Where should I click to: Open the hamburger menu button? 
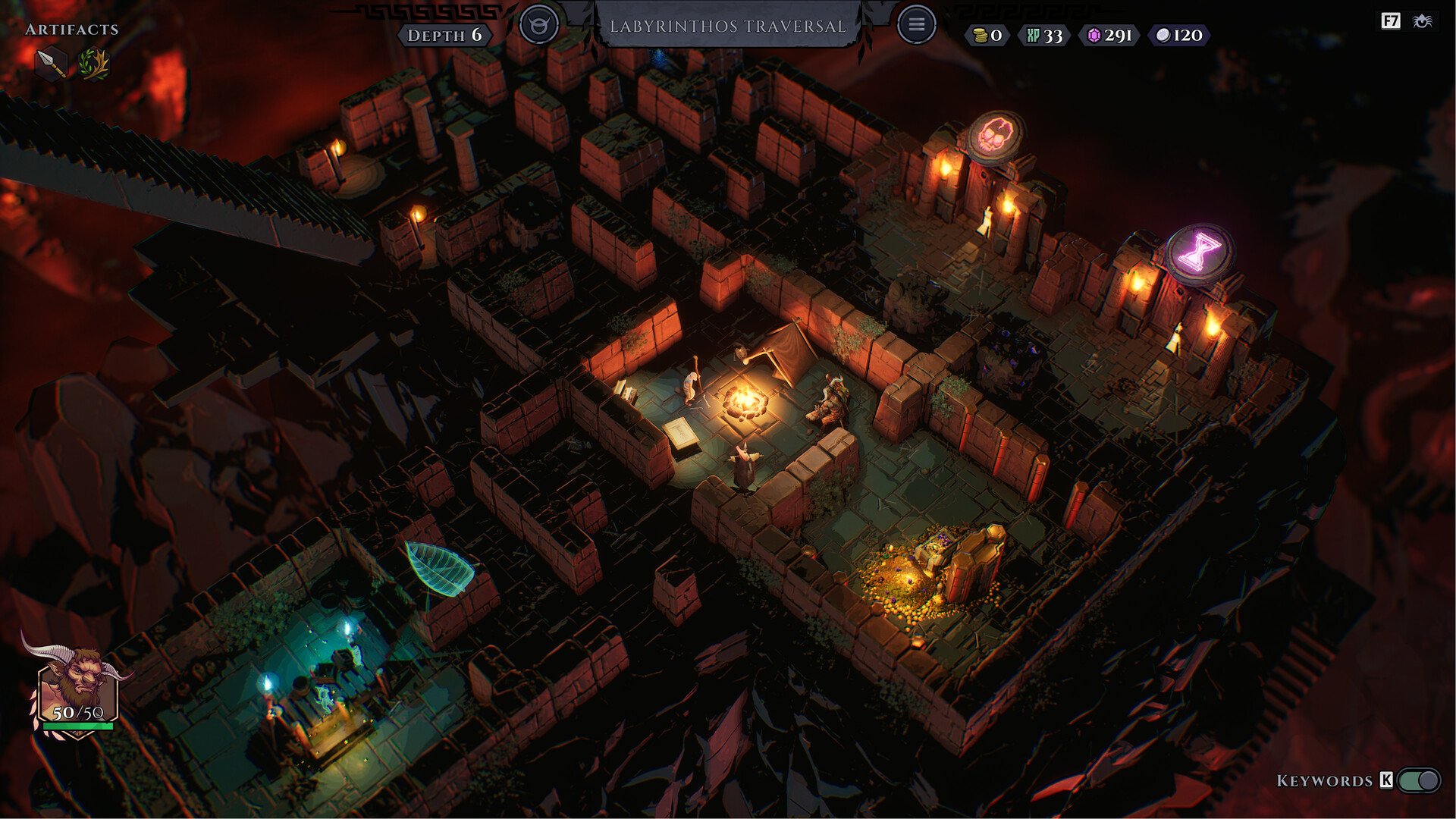click(x=916, y=25)
